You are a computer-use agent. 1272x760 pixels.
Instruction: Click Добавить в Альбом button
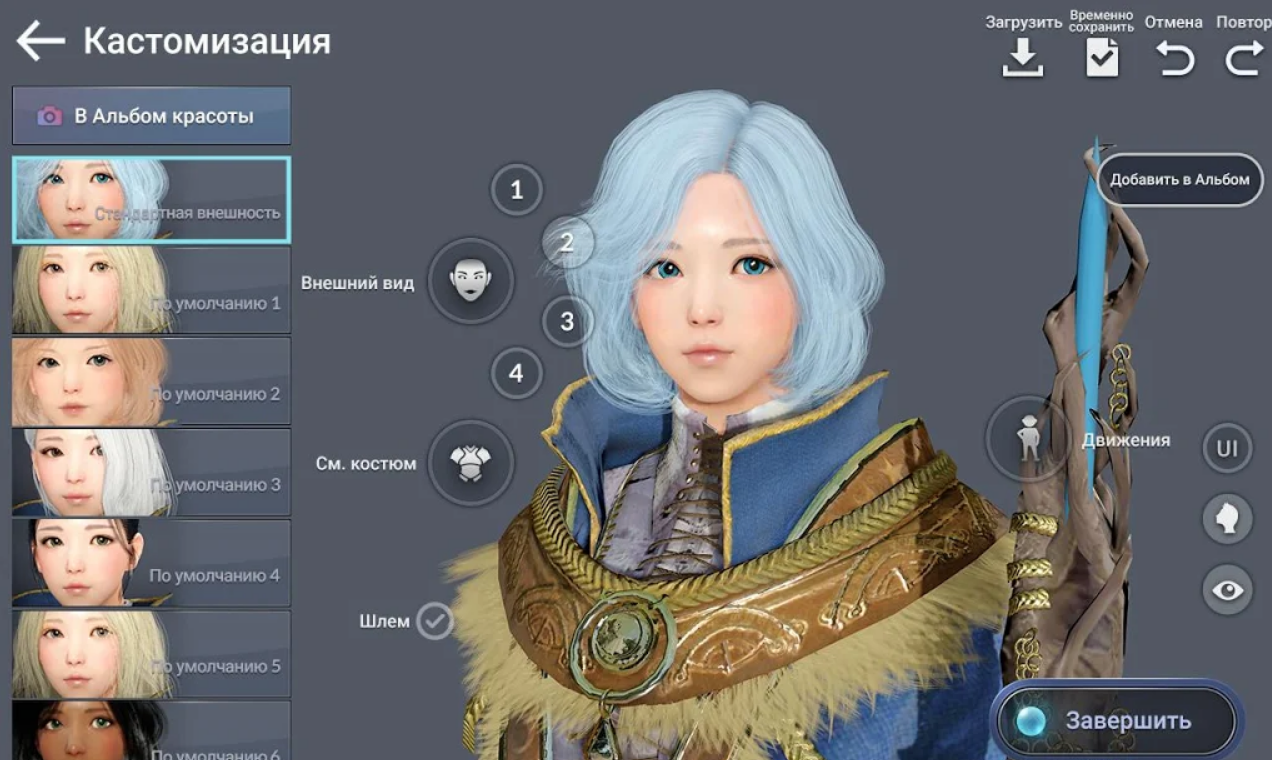click(1180, 180)
